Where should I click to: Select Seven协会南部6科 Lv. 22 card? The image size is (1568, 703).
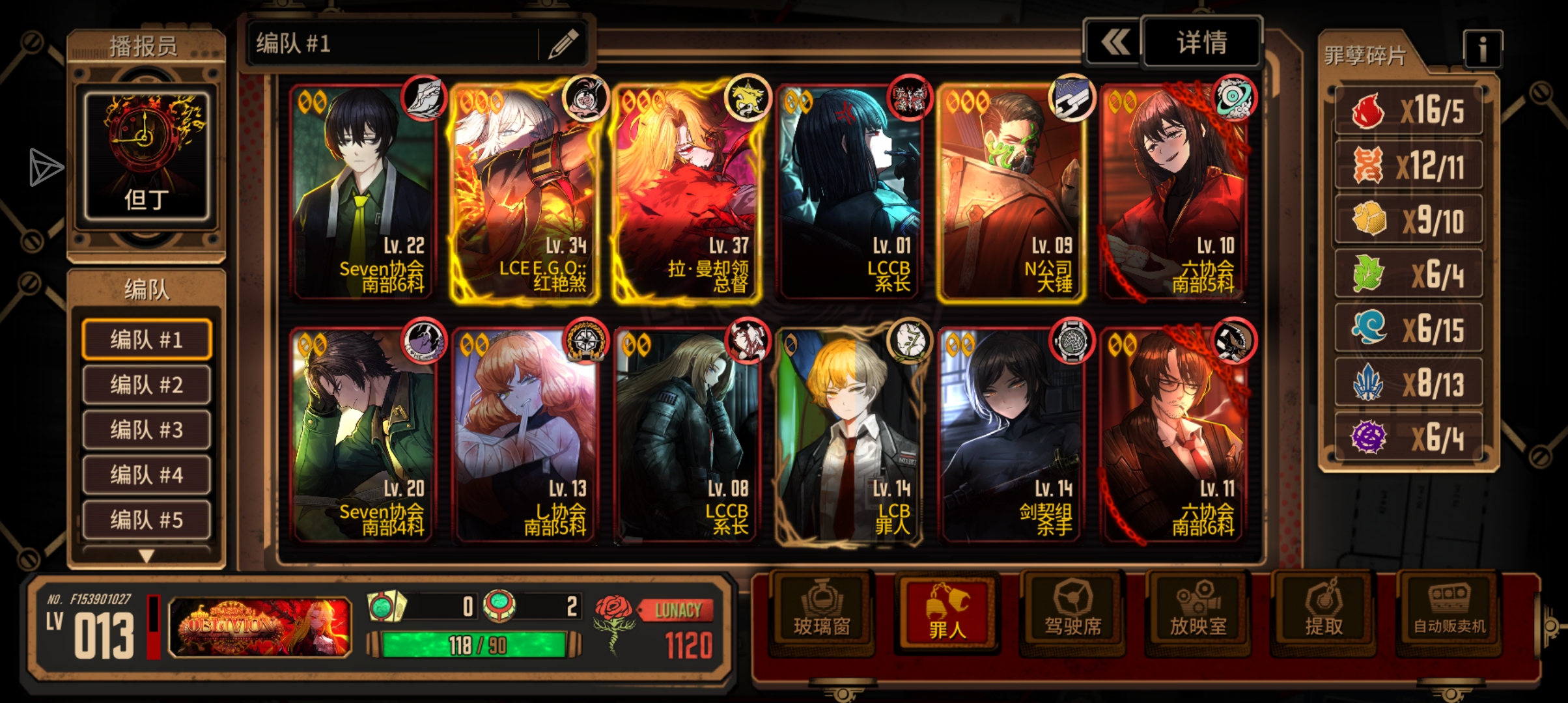362,192
